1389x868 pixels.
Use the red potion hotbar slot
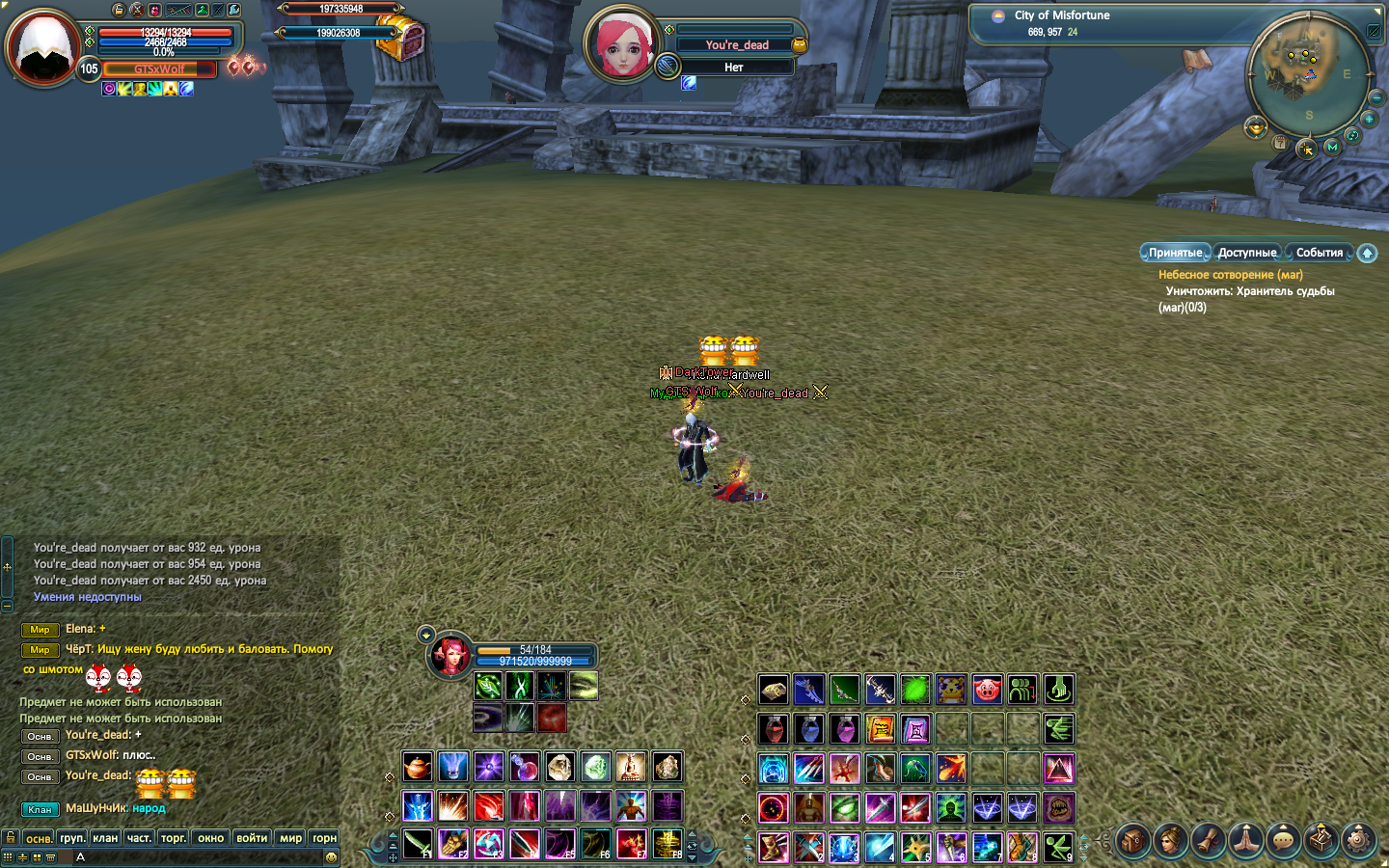(x=774, y=729)
